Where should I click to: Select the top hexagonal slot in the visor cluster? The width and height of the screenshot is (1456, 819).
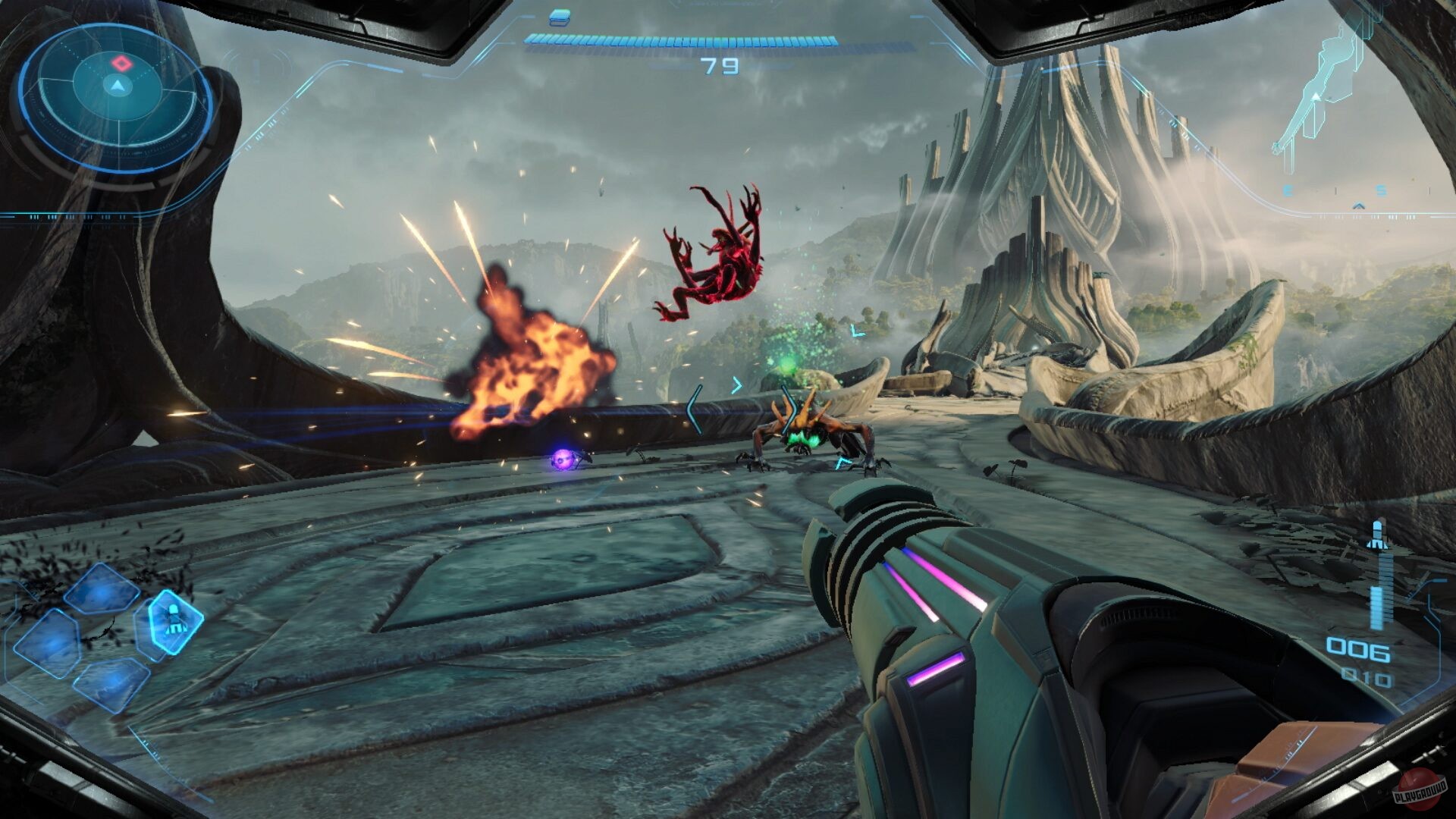[x=100, y=589]
